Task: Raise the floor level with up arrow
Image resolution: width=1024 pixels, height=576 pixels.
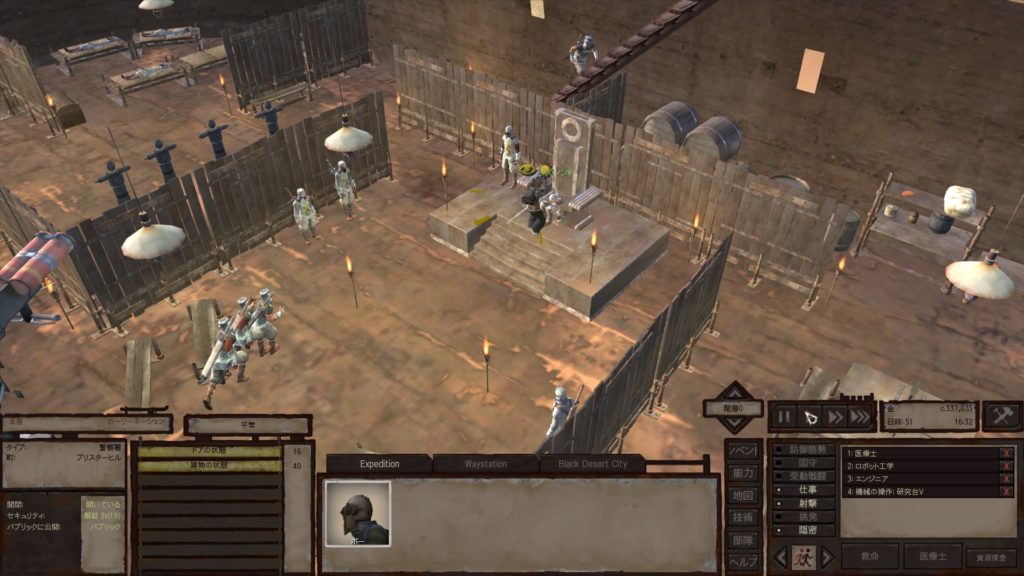Action: tap(736, 390)
